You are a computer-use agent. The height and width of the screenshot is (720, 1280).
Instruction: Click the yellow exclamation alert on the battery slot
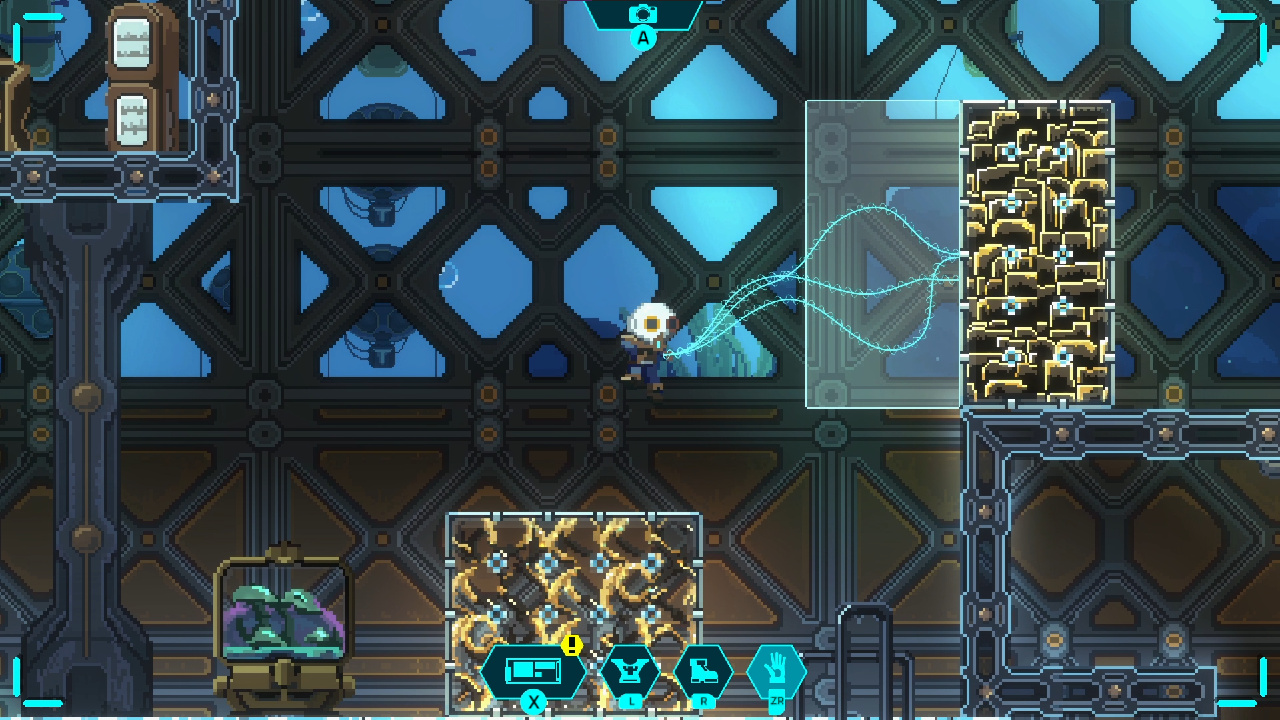click(x=572, y=648)
